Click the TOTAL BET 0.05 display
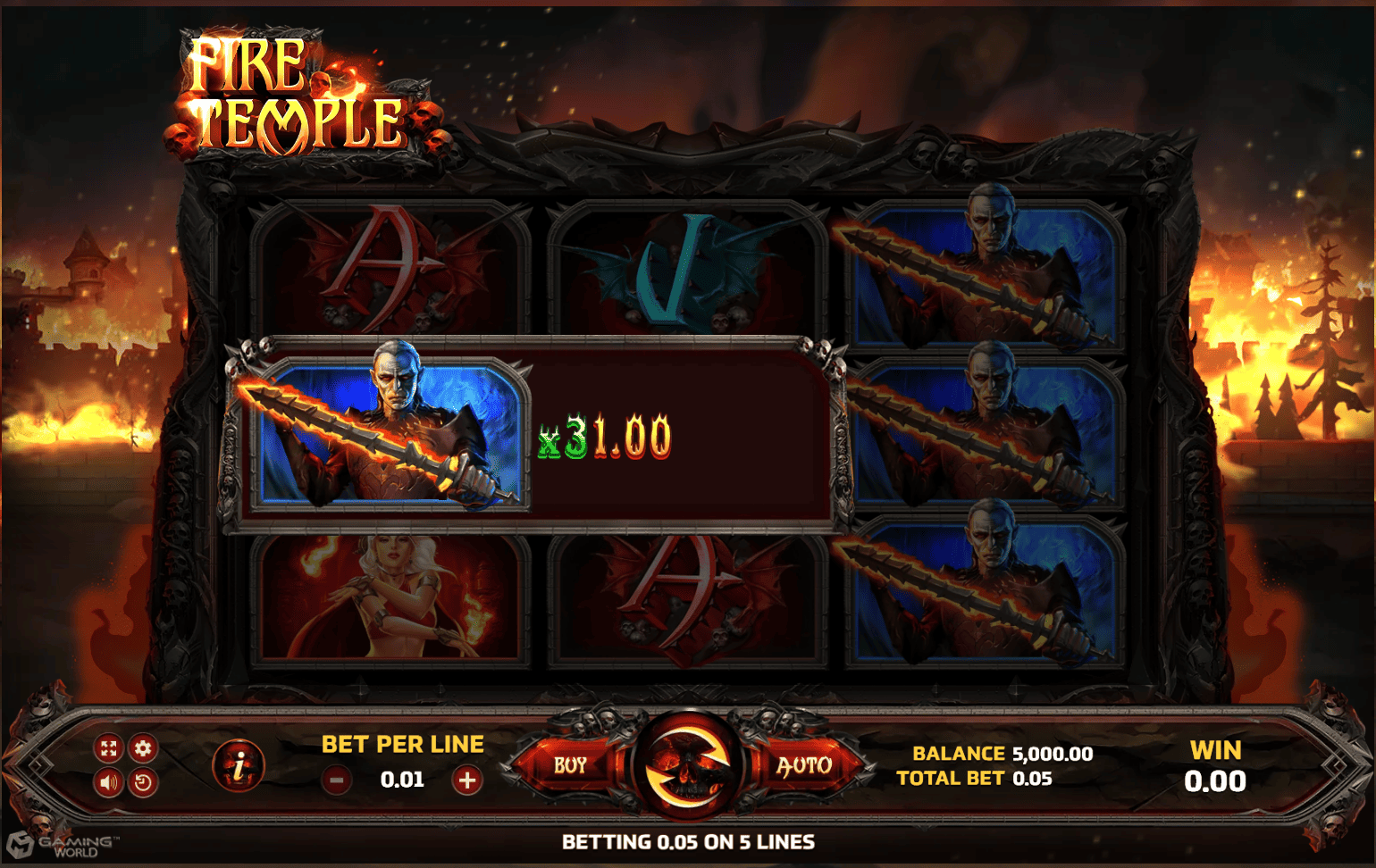Viewport: 1376px width, 868px height. click(x=974, y=778)
